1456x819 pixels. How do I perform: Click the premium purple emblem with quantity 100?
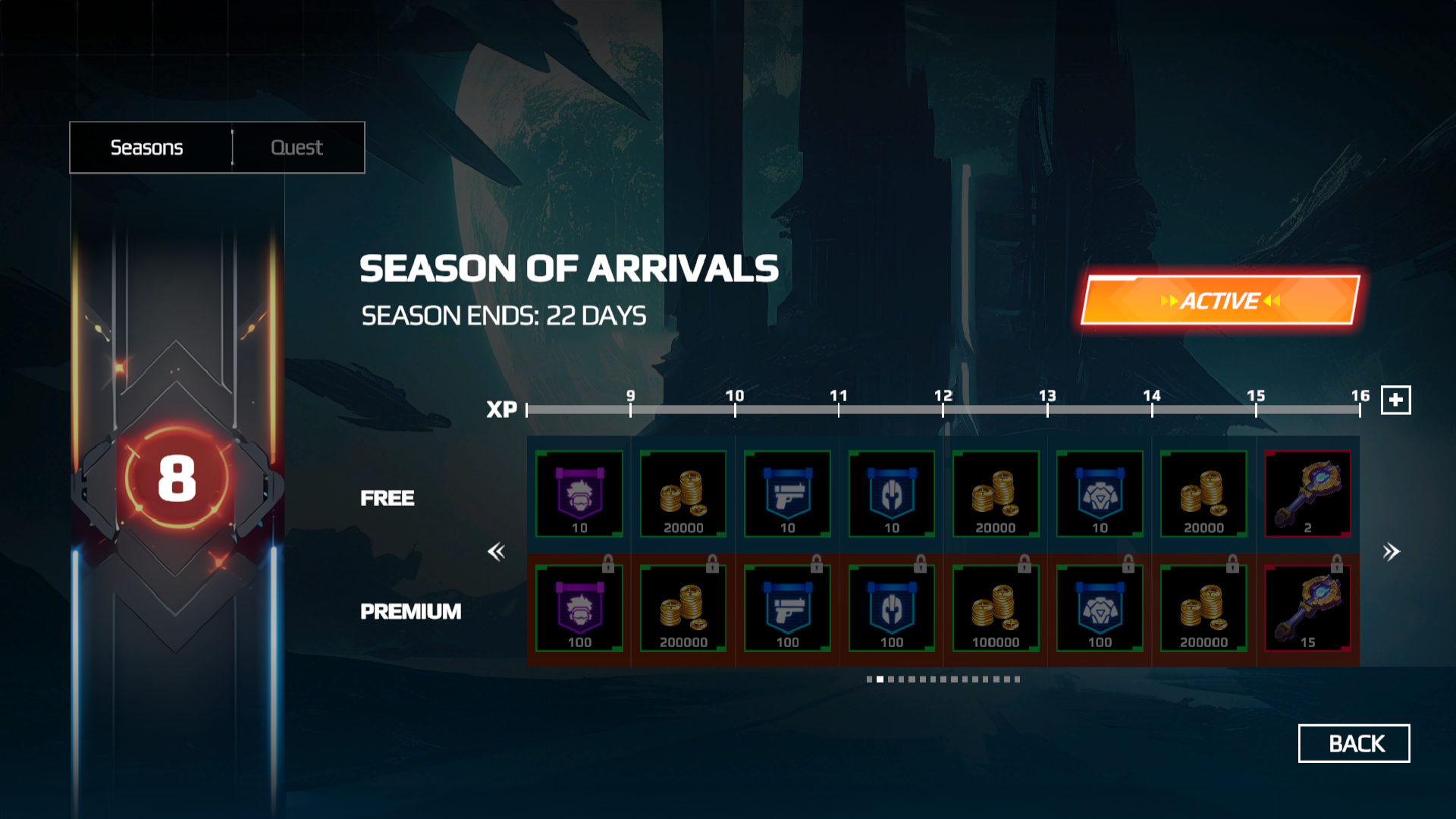579,609
